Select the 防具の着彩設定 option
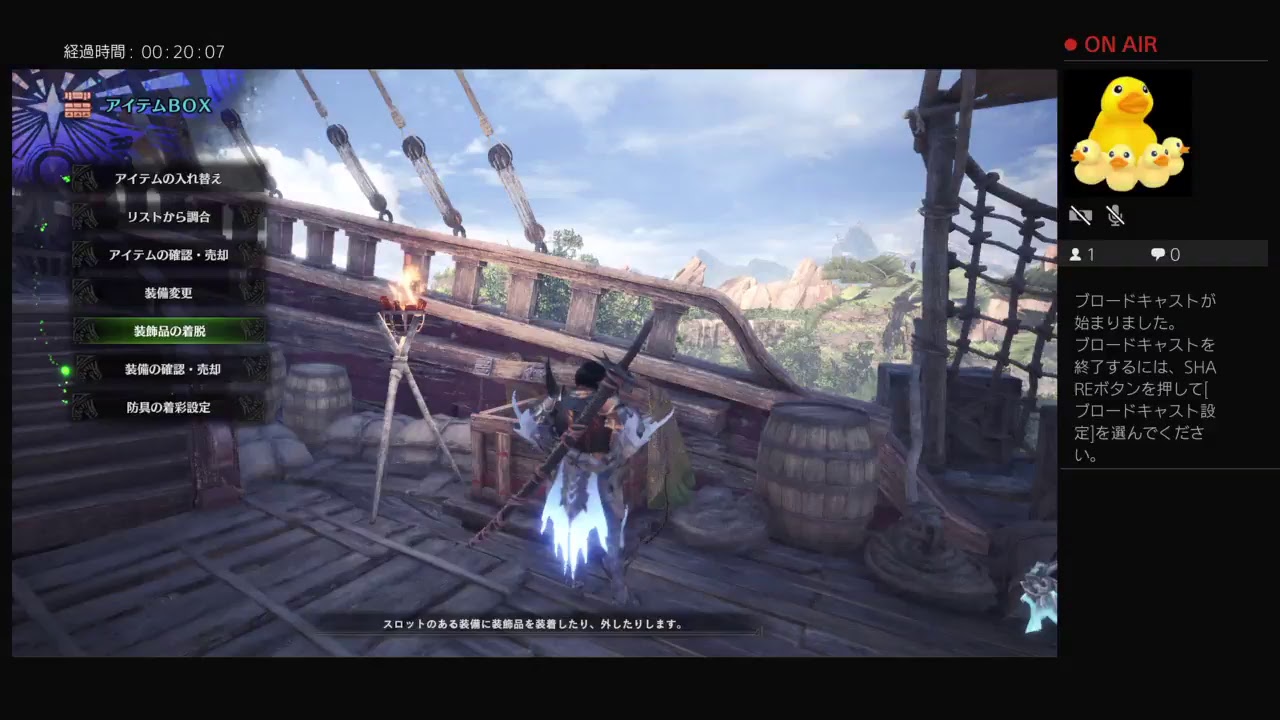Screen dimensions: 1280x720 [x=167, y=407]
